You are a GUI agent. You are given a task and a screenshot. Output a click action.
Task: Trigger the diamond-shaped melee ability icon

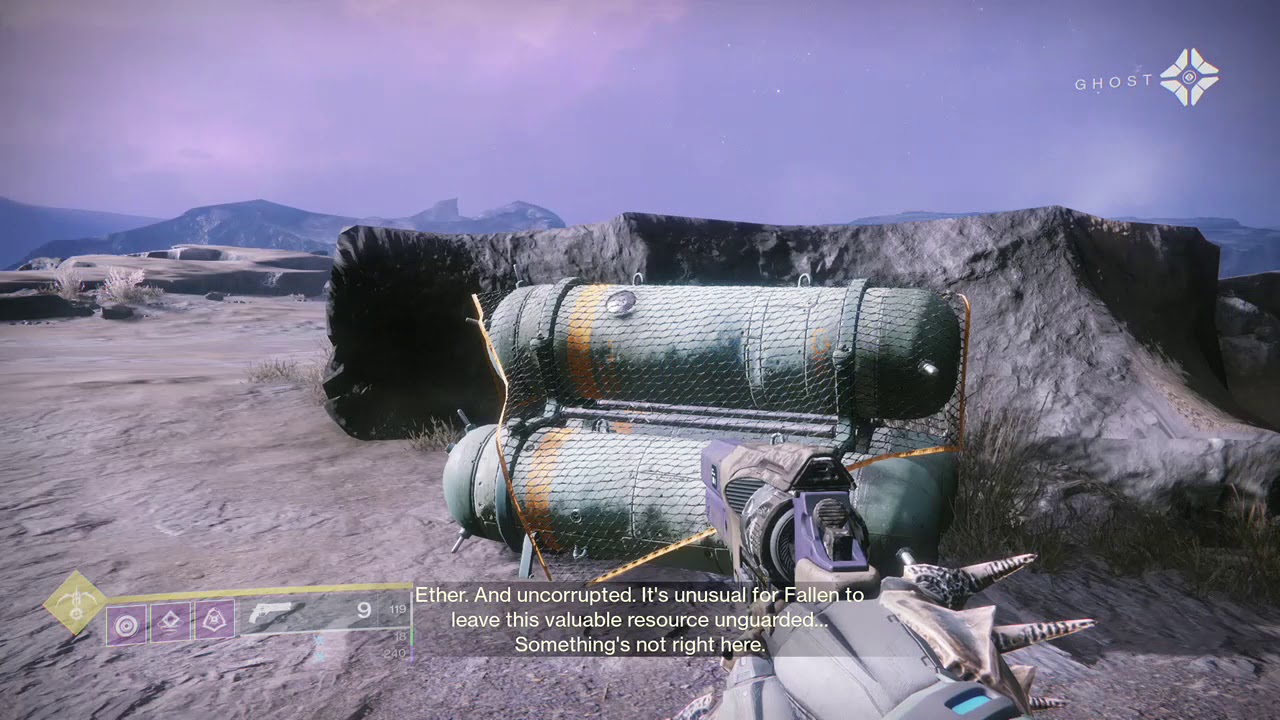coord(170,622)
